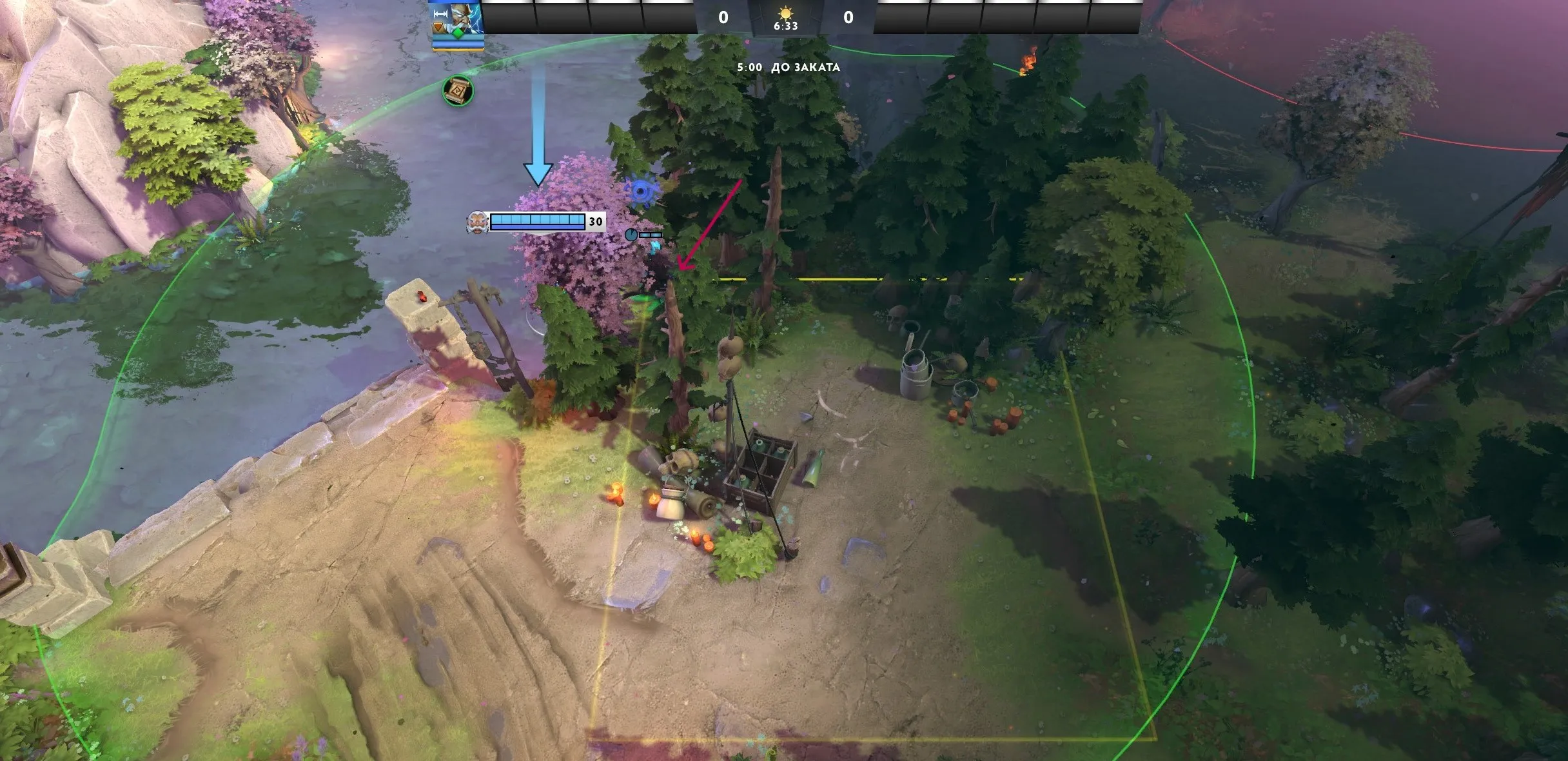Click the "5:00 ДО ЗАКАТА" countdown text
This screenshot has height=761, width=1568.
pyautogui.click(x=789, y=66)
